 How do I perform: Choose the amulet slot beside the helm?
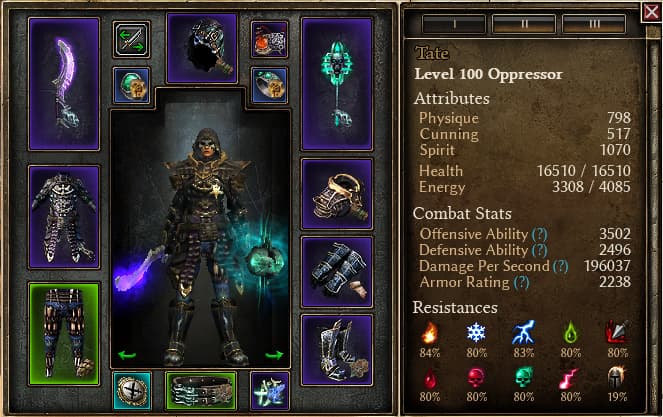pos(269,39)
